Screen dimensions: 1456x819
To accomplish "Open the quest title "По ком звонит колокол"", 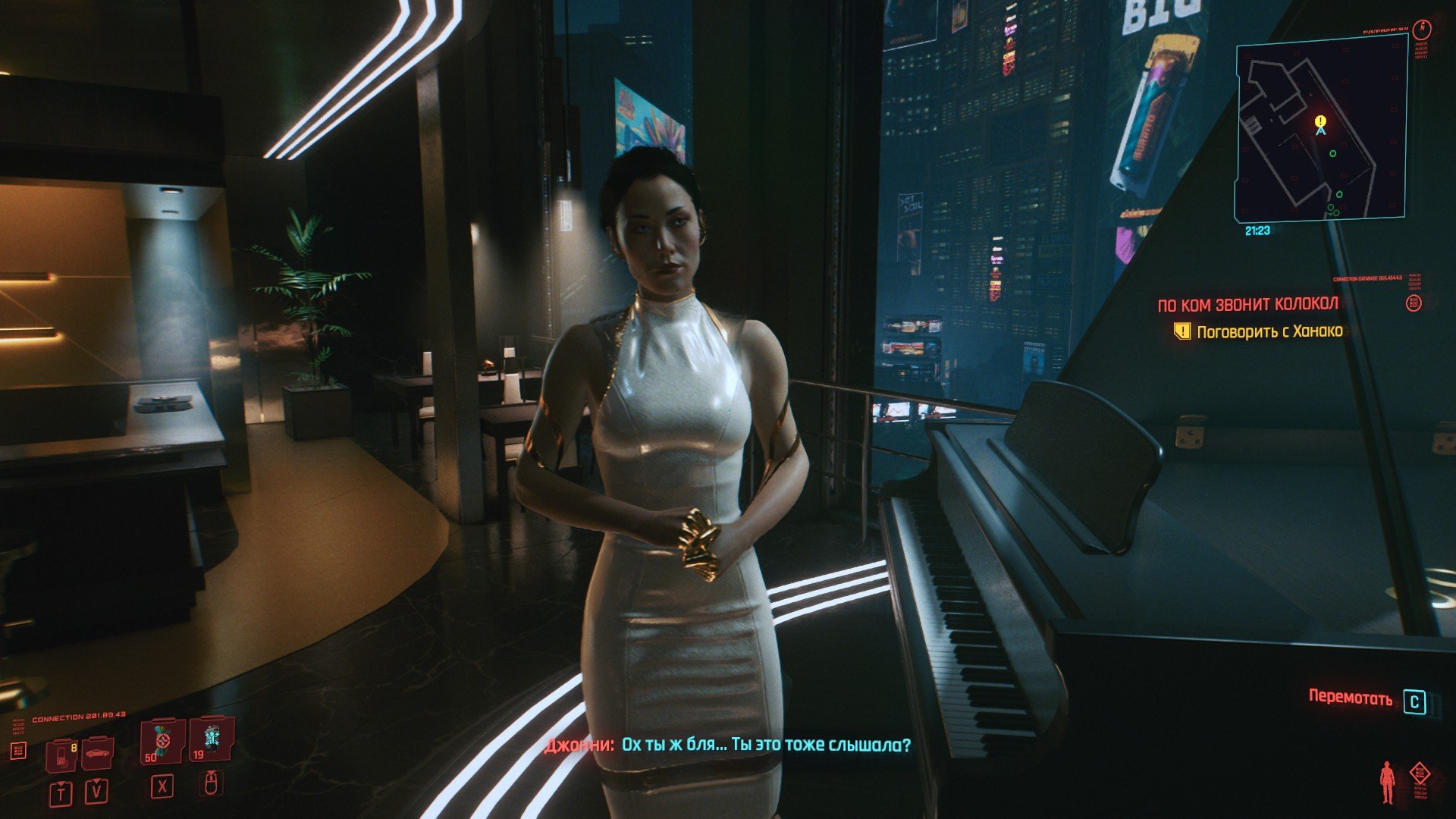I will [x=1247, y=305].
